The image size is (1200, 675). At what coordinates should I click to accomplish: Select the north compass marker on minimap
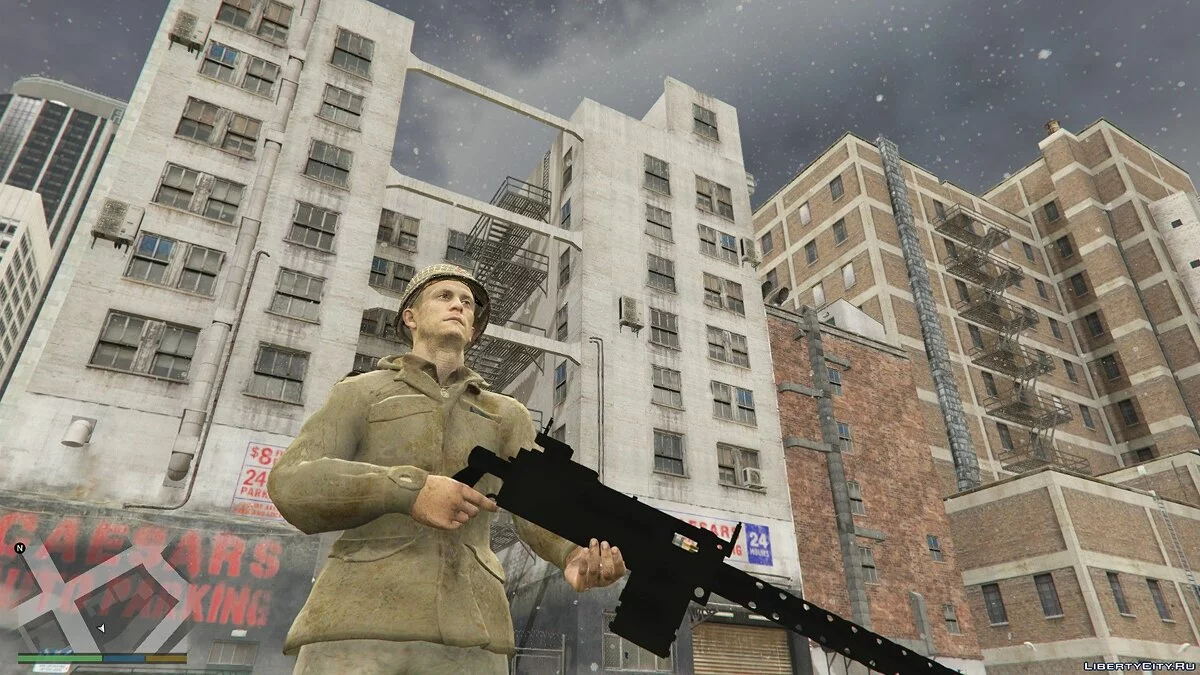click(19, 548)
